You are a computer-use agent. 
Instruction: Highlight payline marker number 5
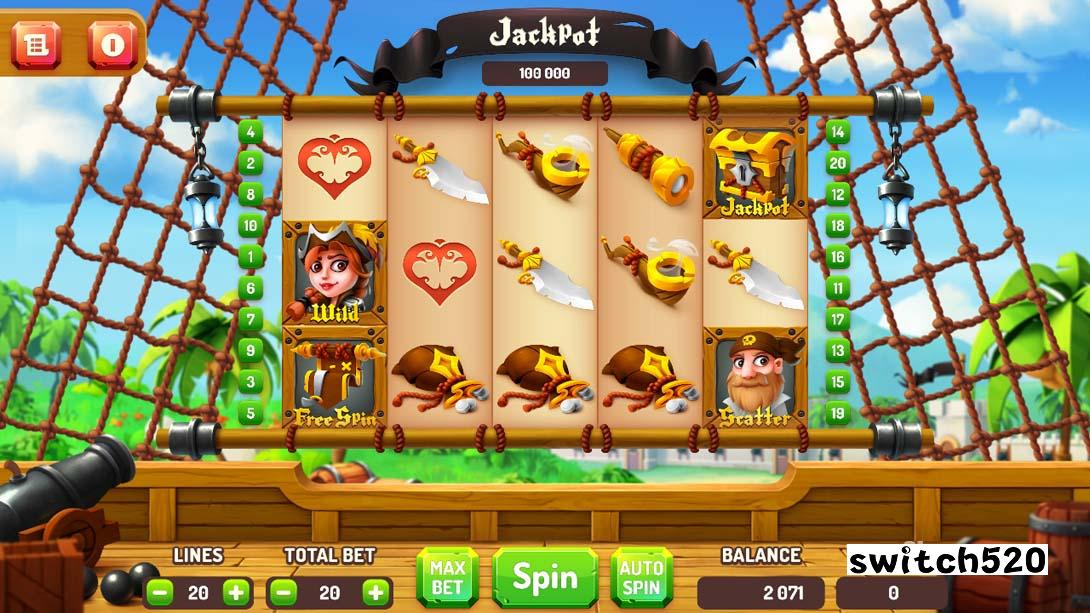pos(249,412)
